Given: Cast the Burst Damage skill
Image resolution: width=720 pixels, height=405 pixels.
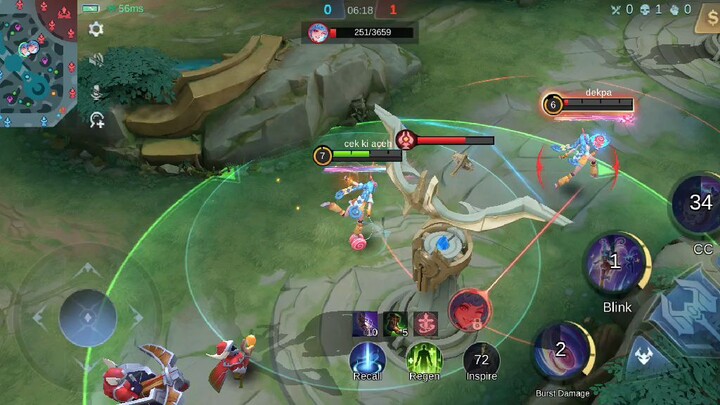Looking at the screenshot, I should pos(563,351).
